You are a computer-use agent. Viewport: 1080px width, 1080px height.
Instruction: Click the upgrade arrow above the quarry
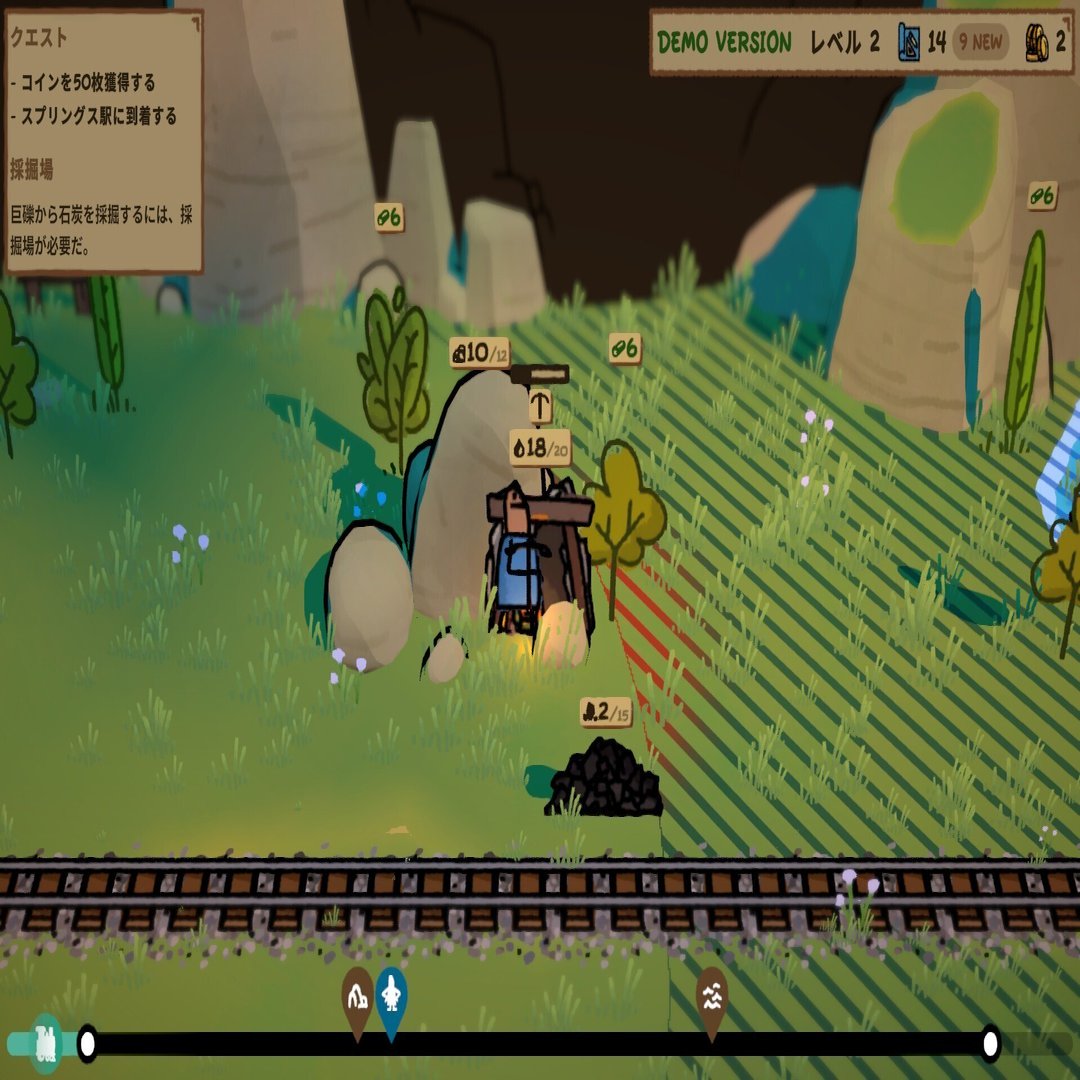[x=540, y=406]
